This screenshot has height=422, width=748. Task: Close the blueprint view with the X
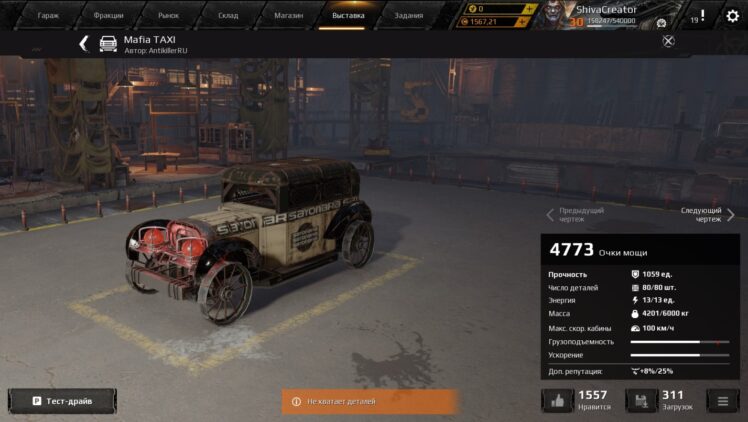pyautogui.click(x=668, y=41)
